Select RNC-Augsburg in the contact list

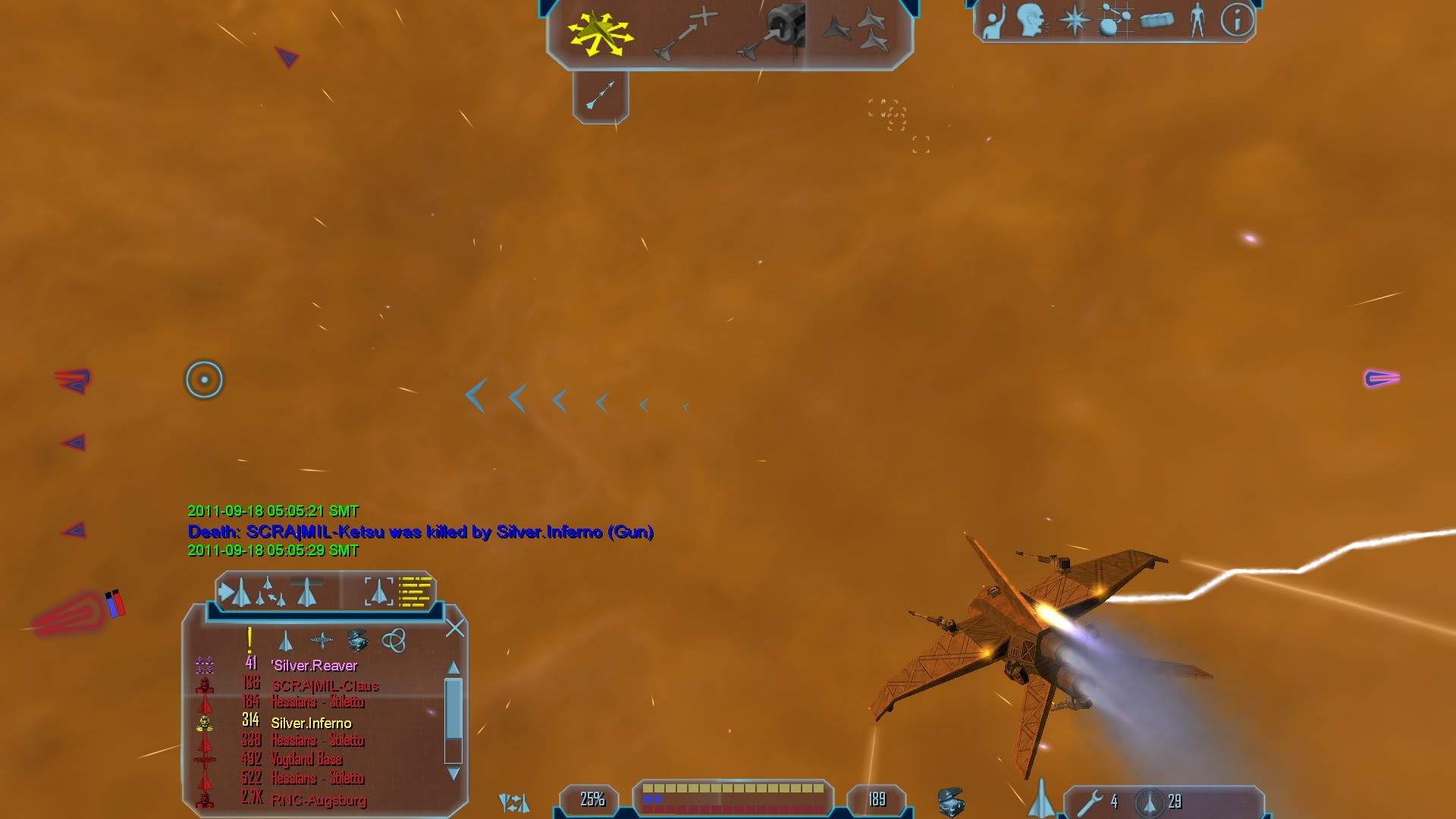click(x=318, y=800)
